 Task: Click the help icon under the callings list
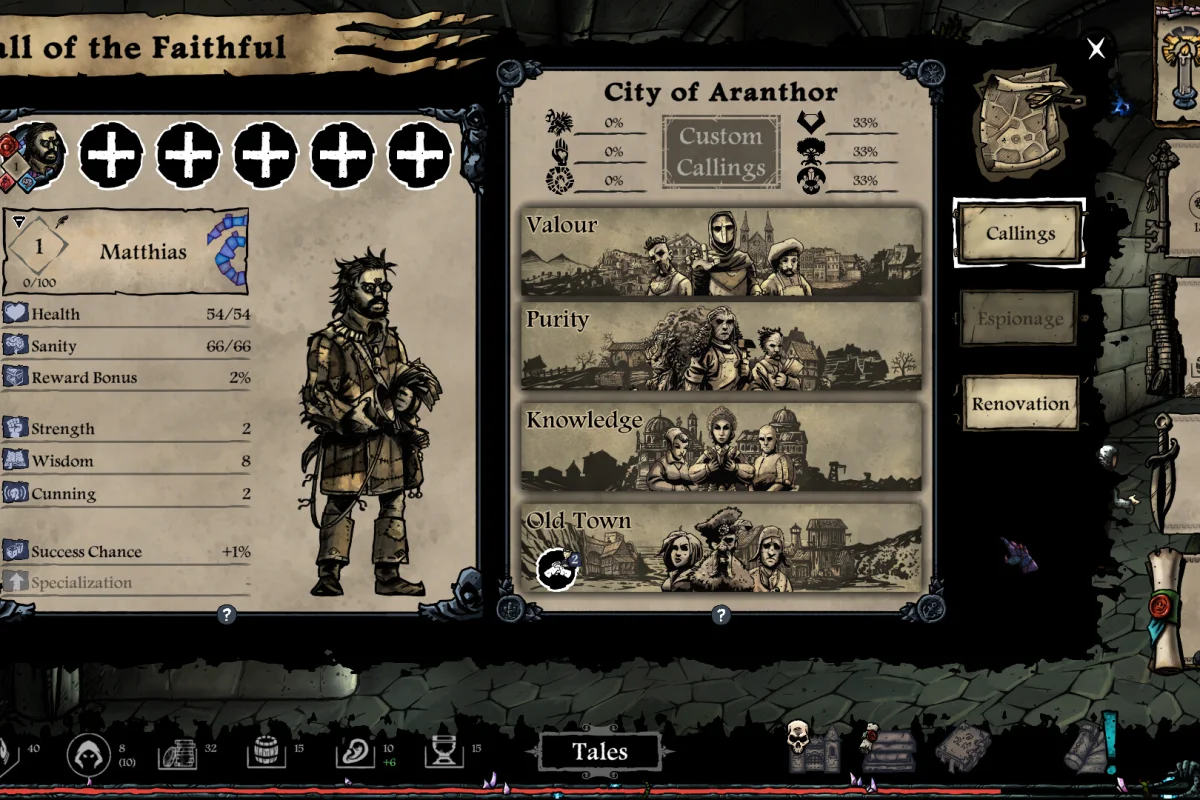720,615
